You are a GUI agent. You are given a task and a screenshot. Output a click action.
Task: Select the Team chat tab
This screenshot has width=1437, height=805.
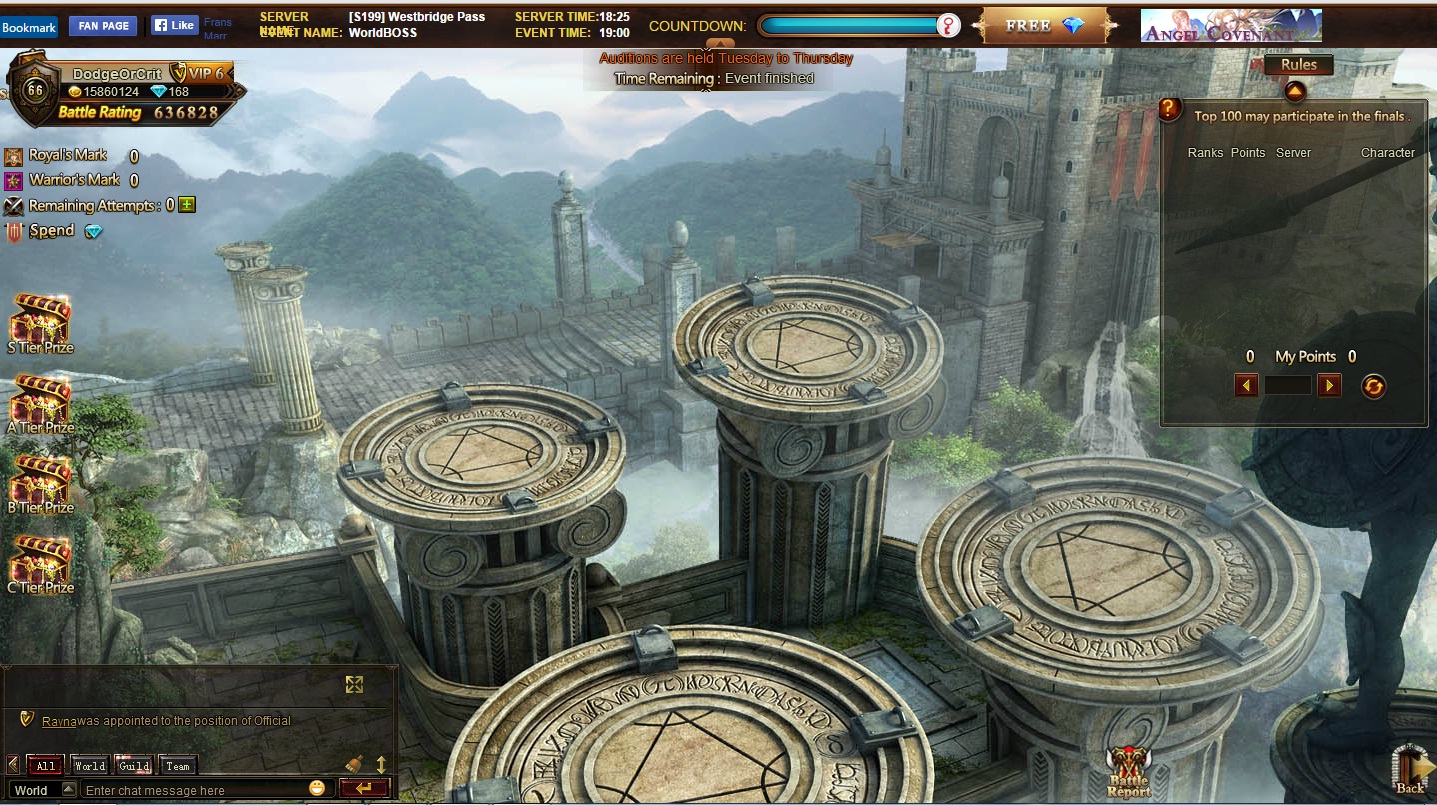point(178,766)
